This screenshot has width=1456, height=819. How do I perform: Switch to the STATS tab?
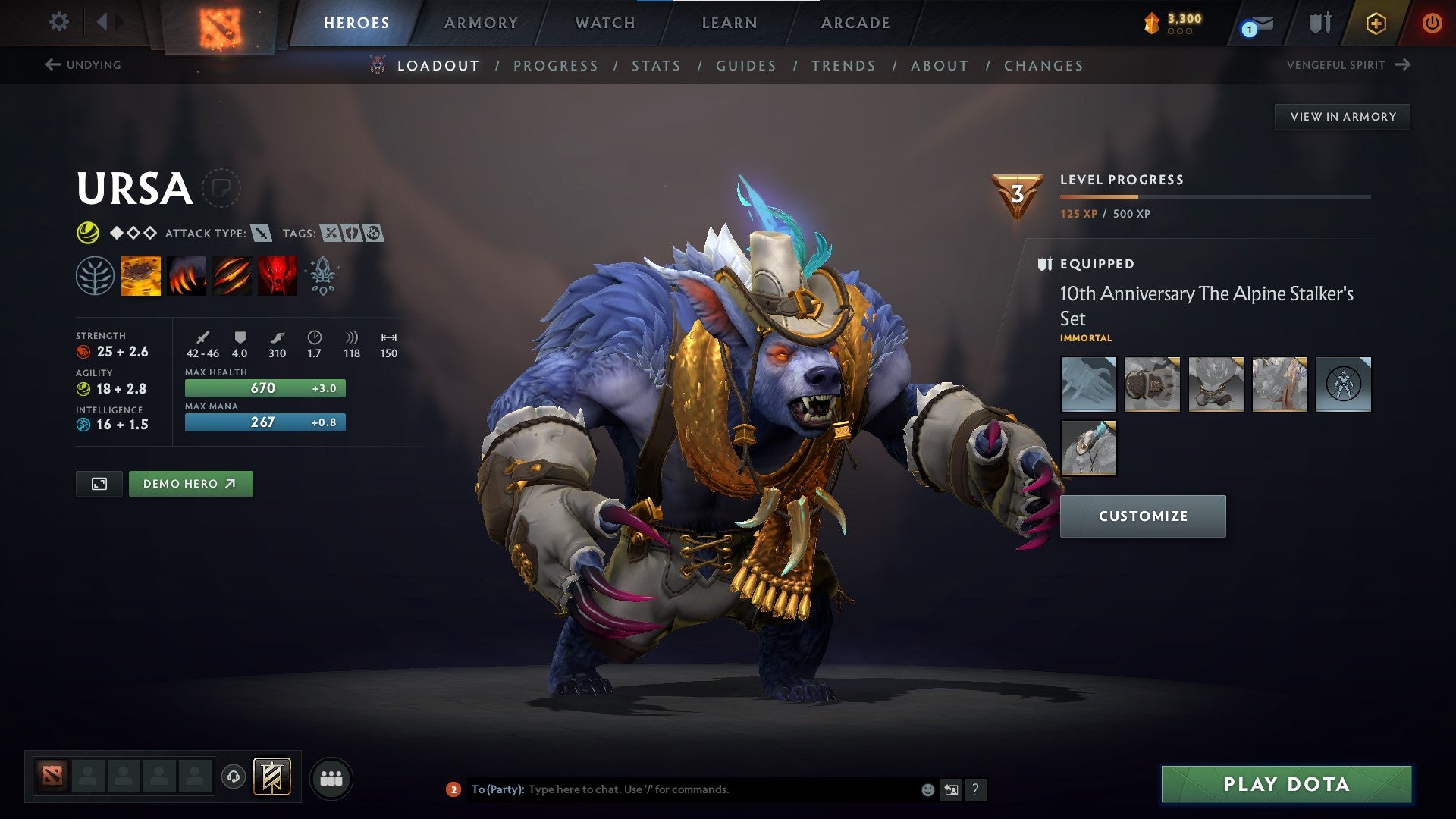click(657, 65)
